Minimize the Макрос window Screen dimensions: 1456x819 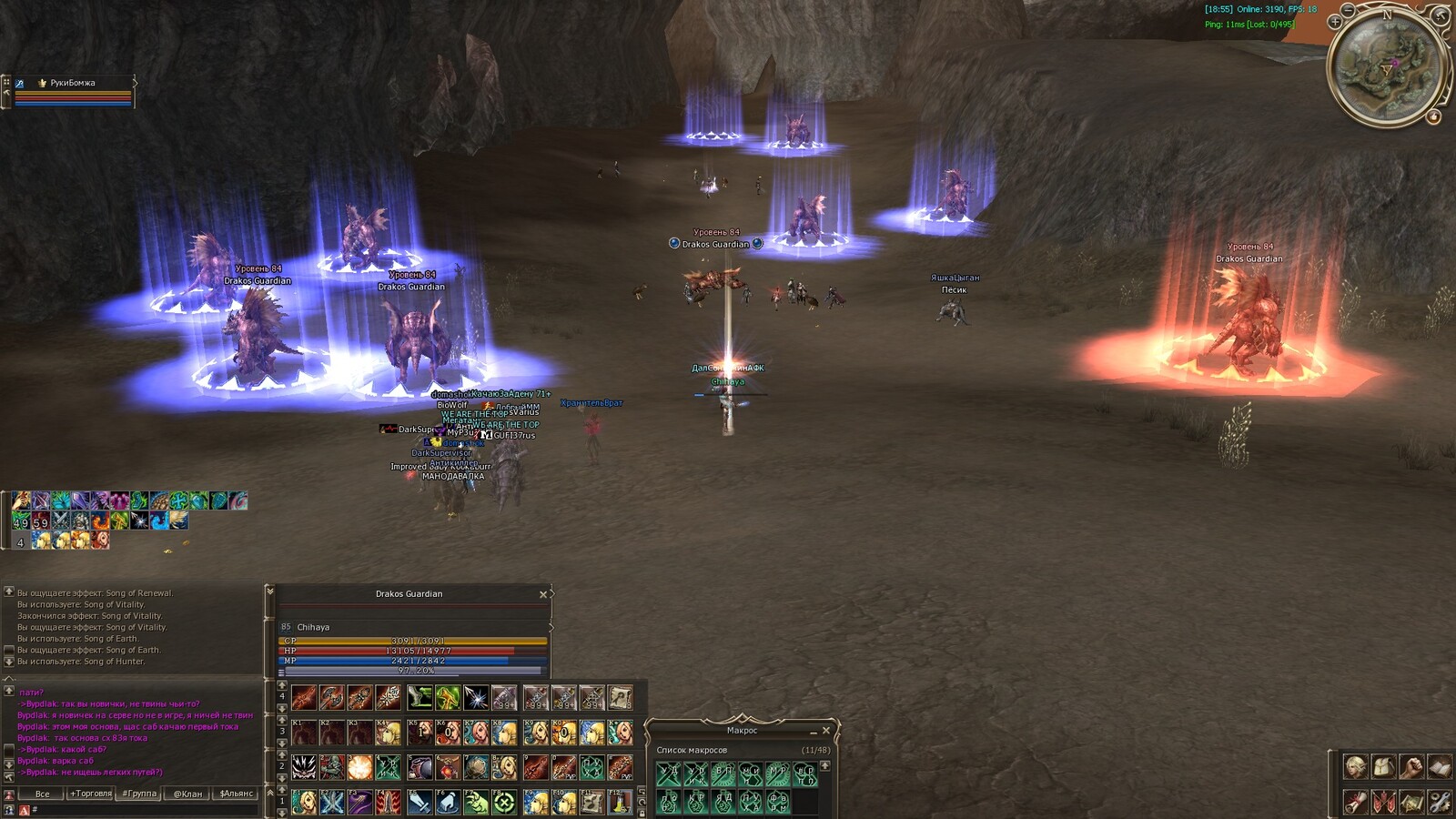(x=814, y=731)
